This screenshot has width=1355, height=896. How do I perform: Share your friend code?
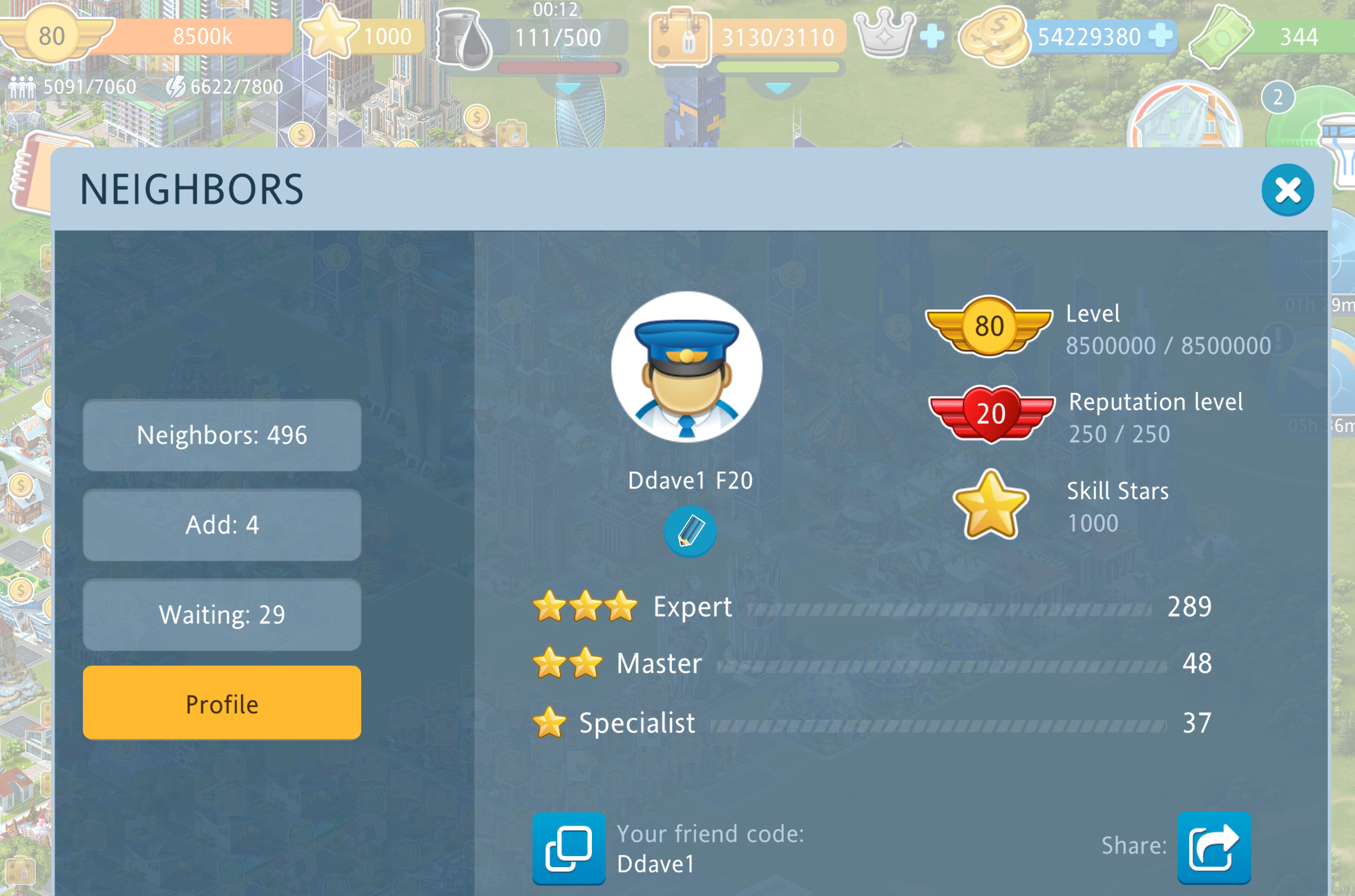(x=1213, y=848)
